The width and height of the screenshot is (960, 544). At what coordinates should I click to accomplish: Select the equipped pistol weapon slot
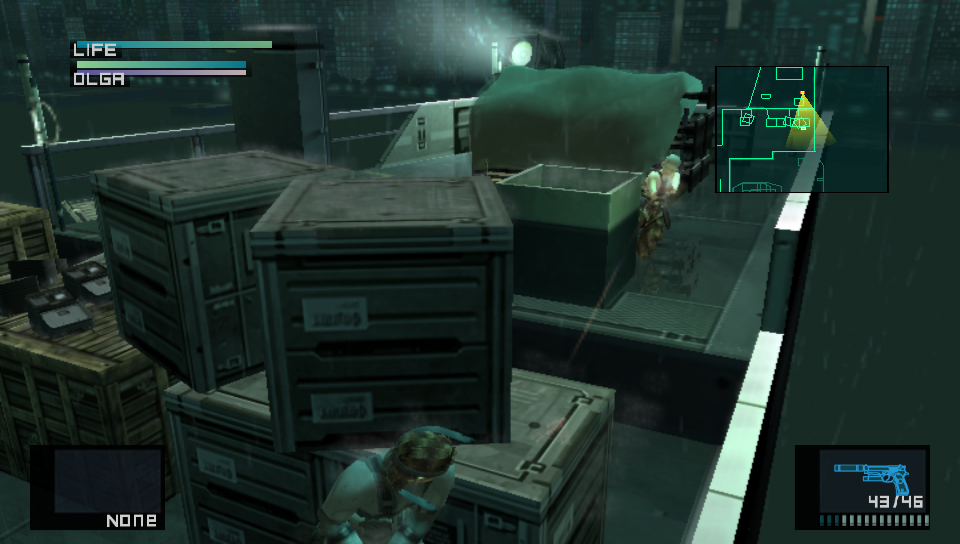pos(862,487)
